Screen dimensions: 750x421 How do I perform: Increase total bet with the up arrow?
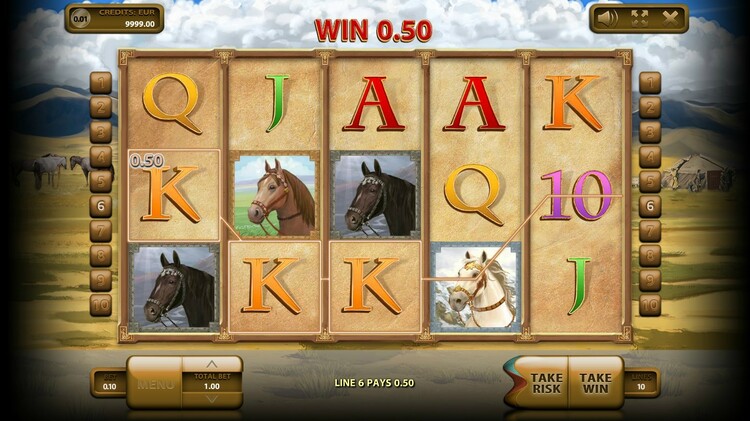[x=211, y=365]
